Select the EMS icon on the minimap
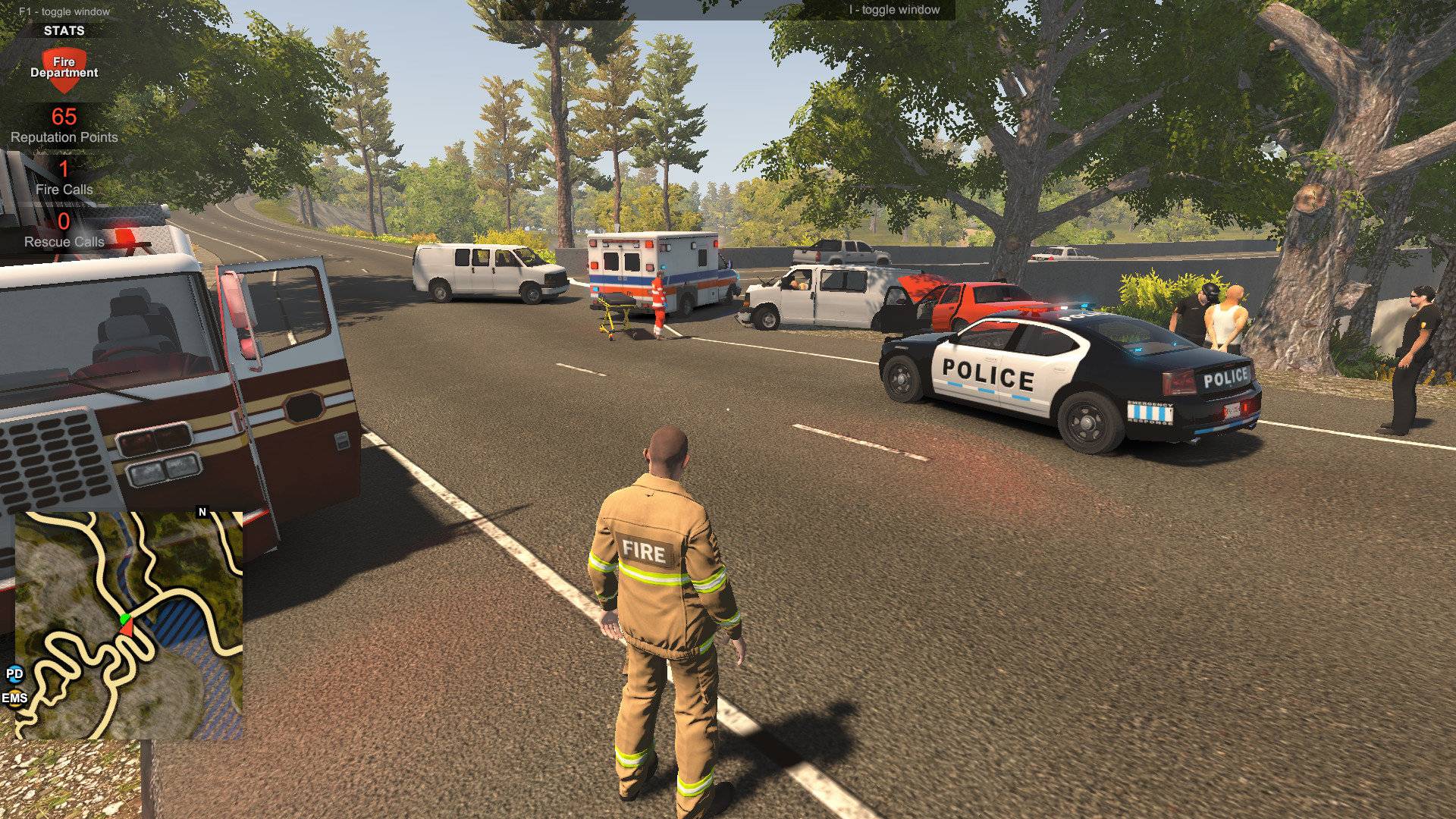 (x=15, y=698)
